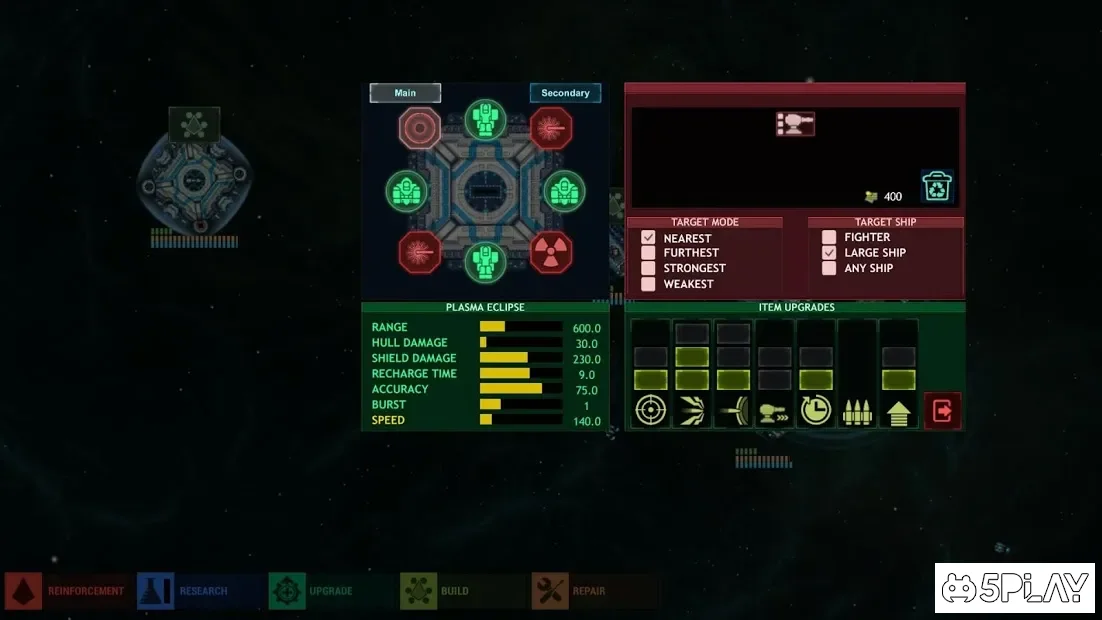Select the Repair tool
The image size is (1102, 620).
[x=569, y=591]
